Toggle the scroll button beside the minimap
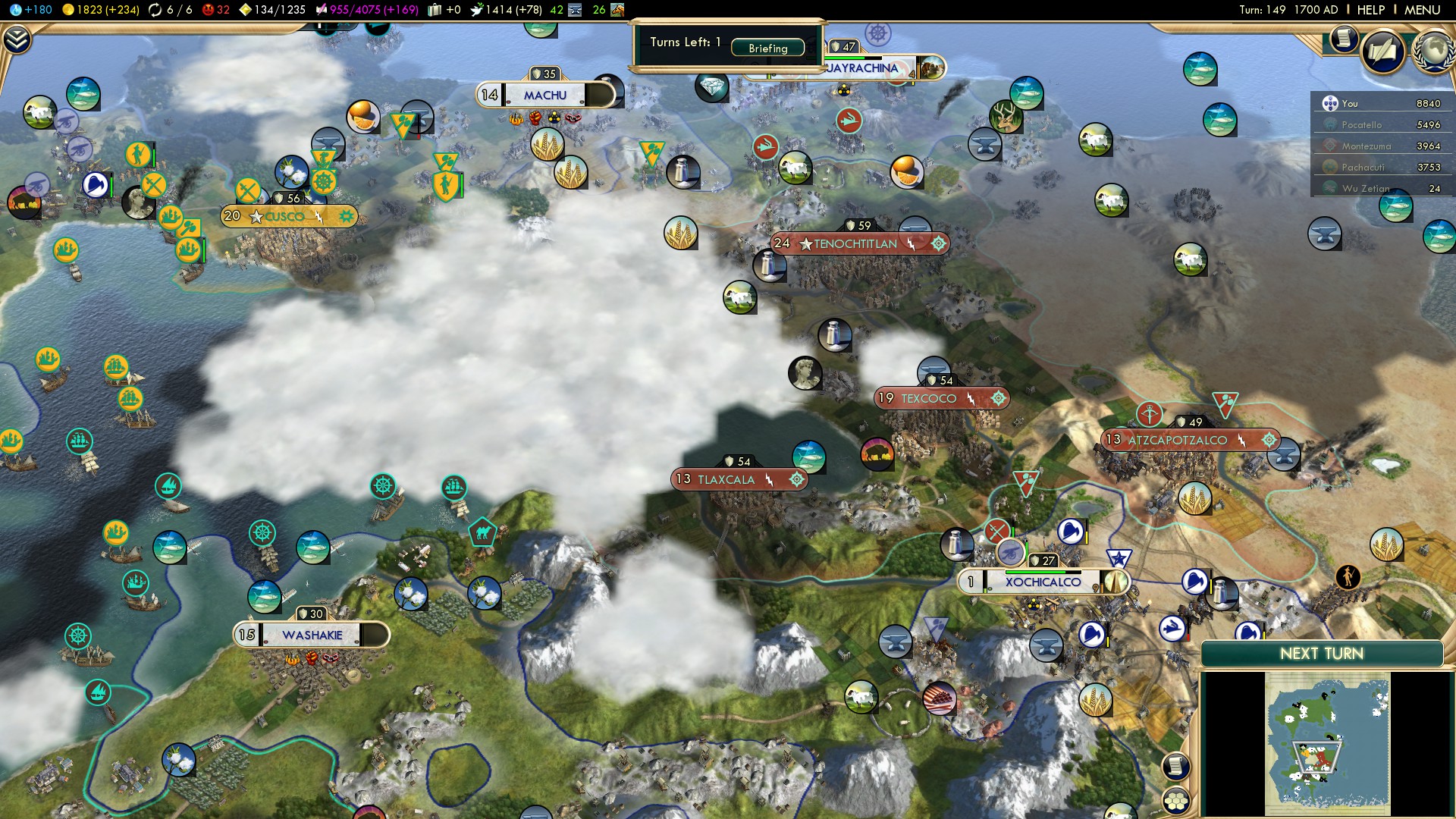1456x819 pixels. tap(1175, 766)
